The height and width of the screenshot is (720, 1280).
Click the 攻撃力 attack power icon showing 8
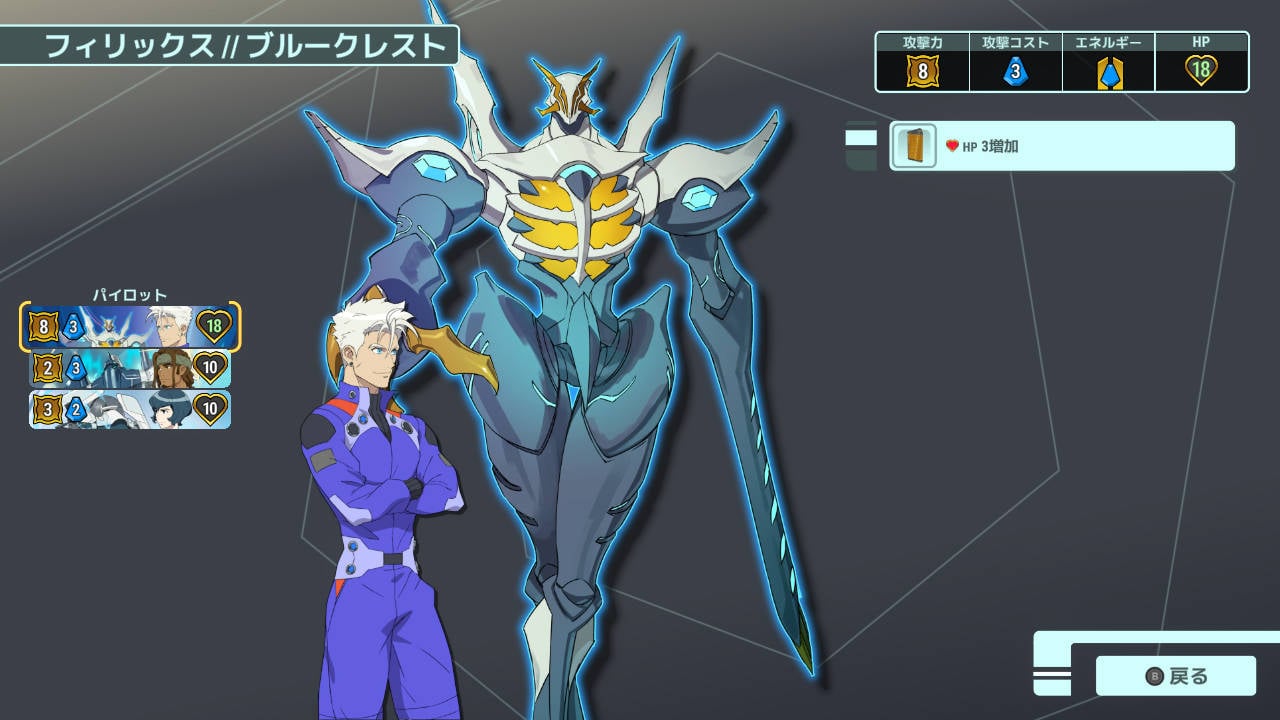[921, 70]
